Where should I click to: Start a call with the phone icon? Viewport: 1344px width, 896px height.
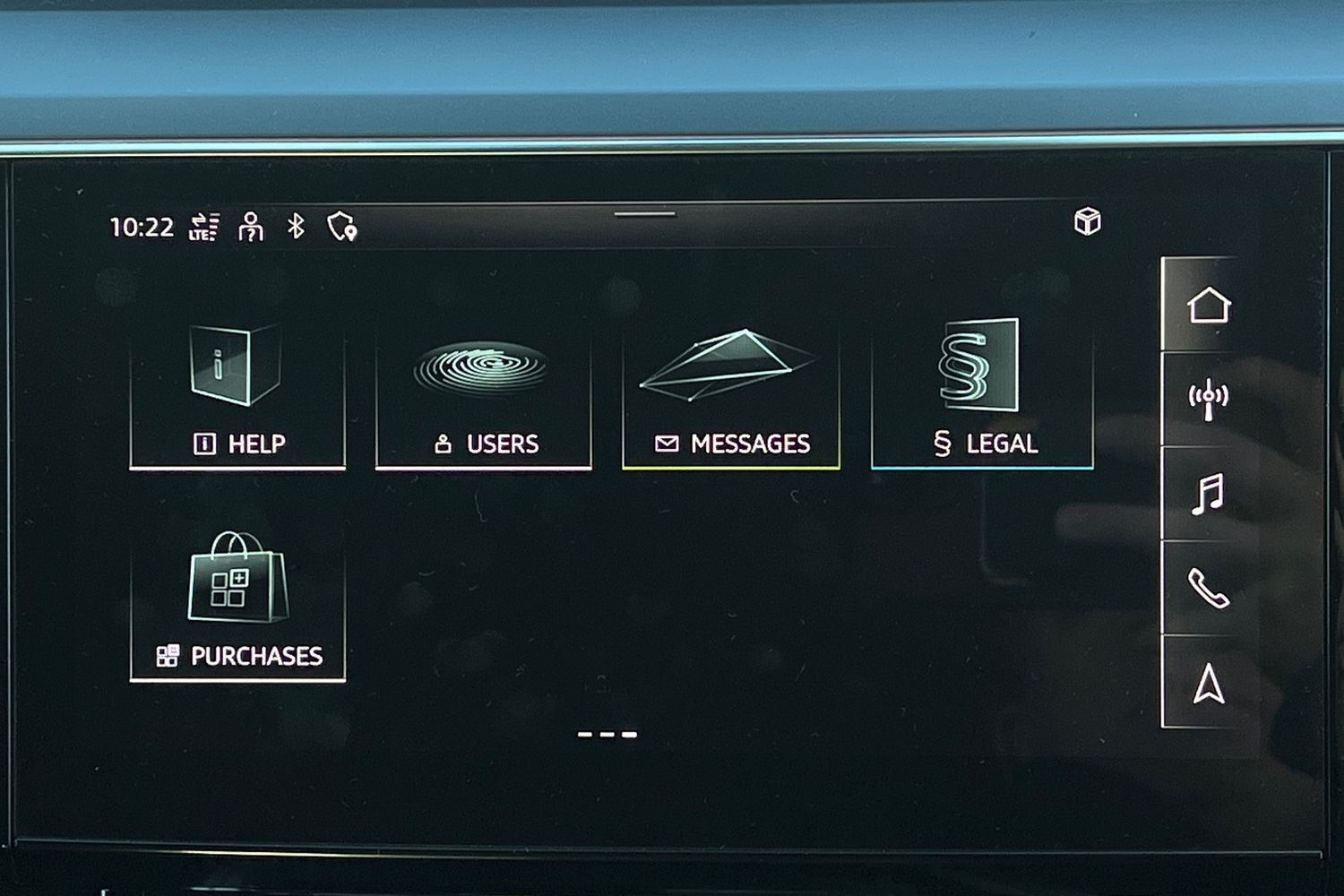pyautogui.click(x=1210, y=590)
